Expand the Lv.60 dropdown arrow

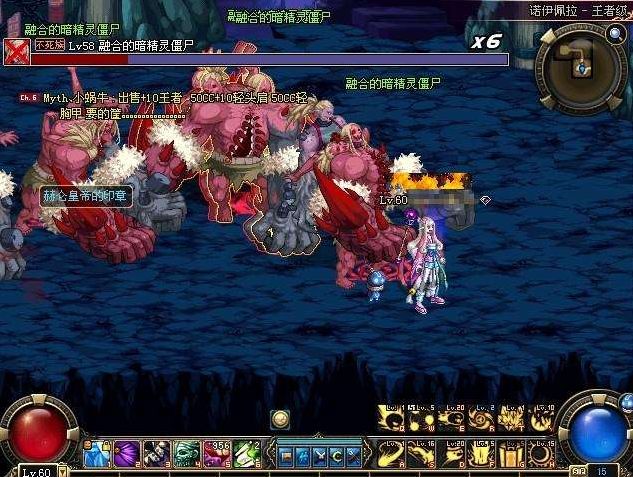tap(63, 470)
